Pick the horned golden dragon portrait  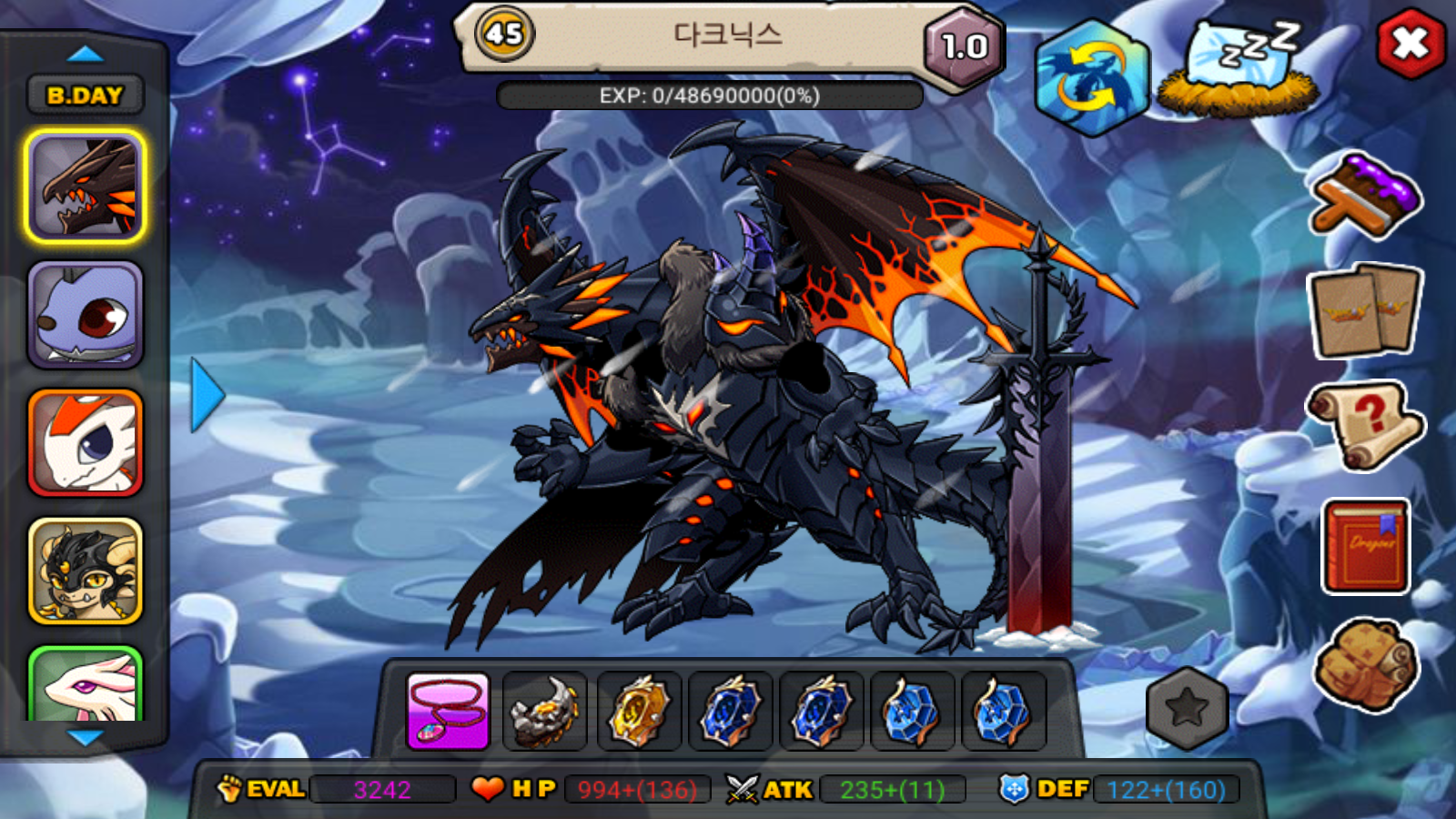(86, 571)
